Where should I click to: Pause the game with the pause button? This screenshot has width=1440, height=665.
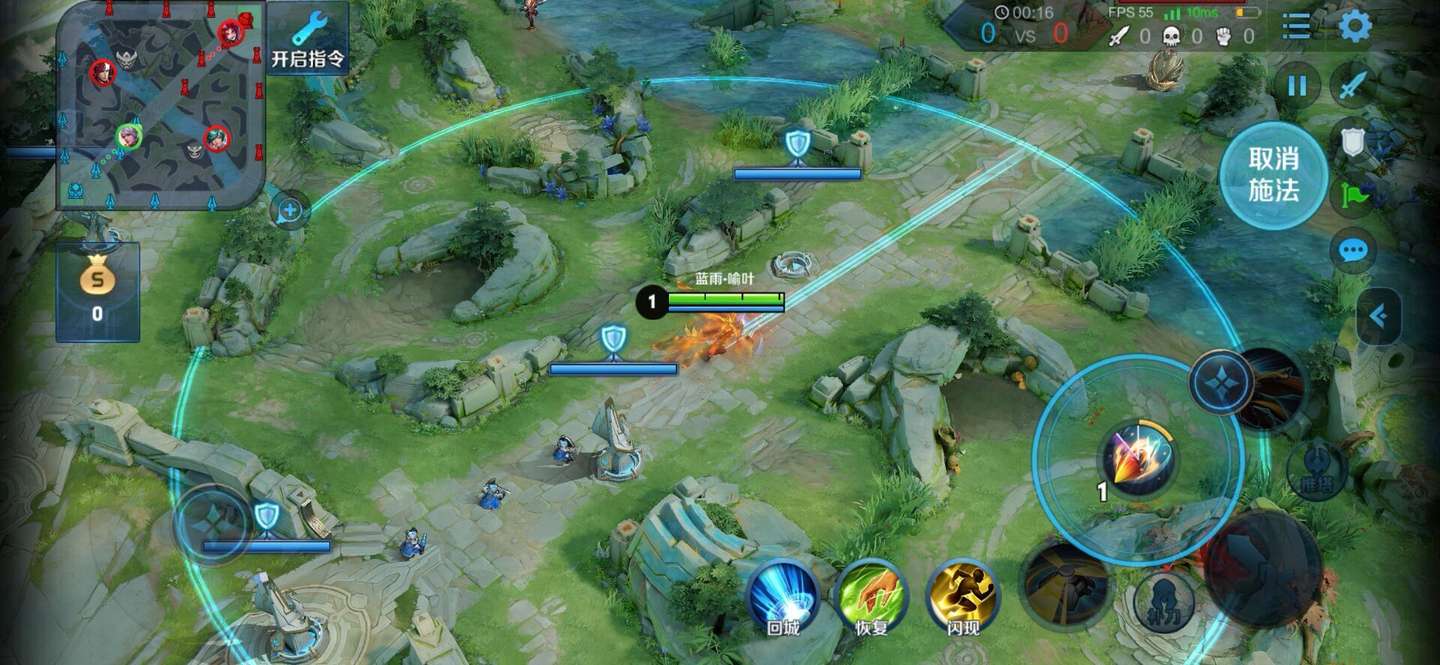pos(1297,86)
